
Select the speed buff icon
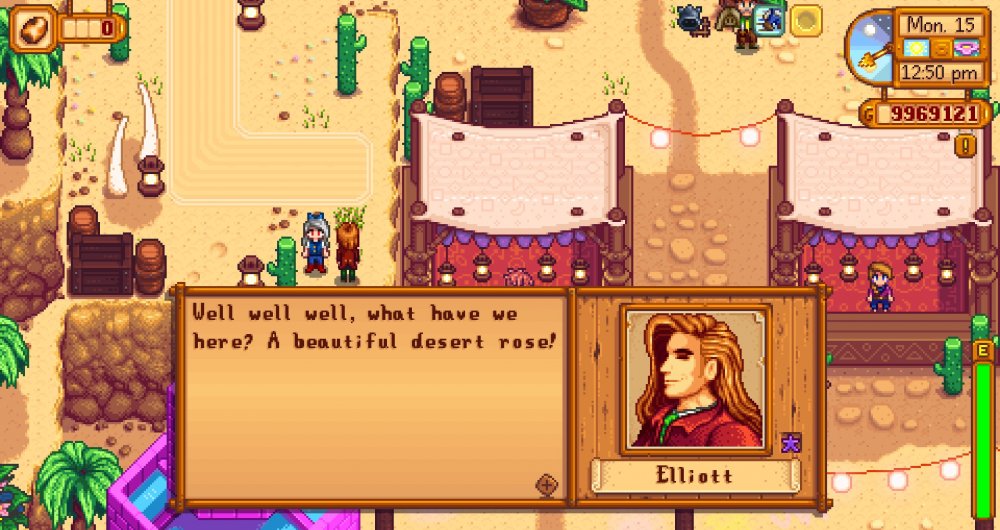(769, 19)
